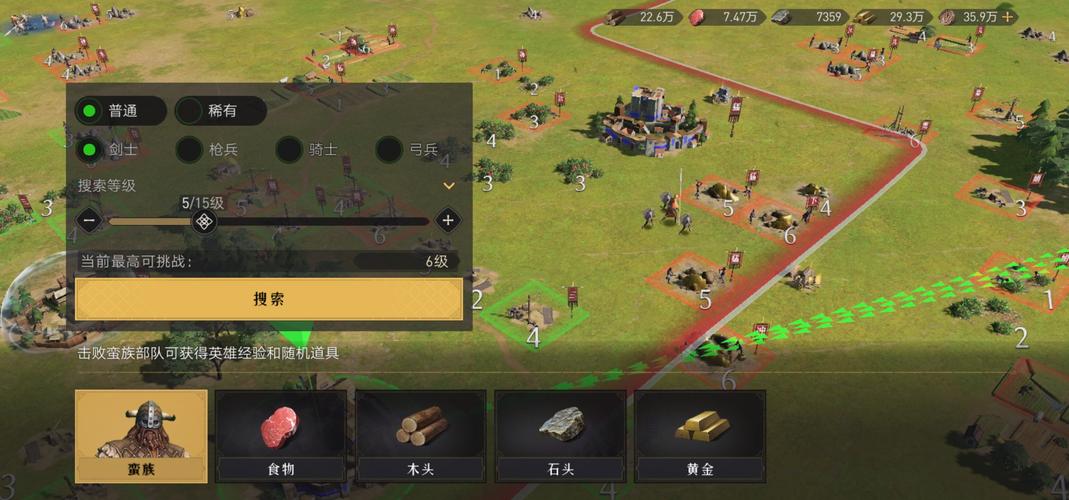Image resolution: width=1069 pixels, height=500 pixels.
Task: Select the 稀有 (rare) rarity option
Action: coord(220,111)
